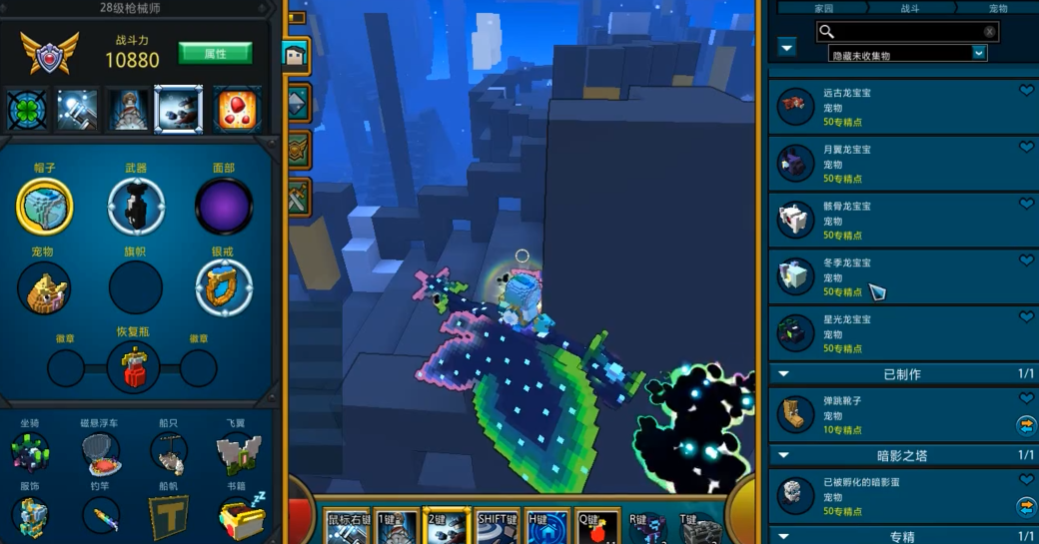1039x544 pixels.
Task: Open the 书籍 treasure chest slot
Action: pyautogui.click(x=240, y=517)
